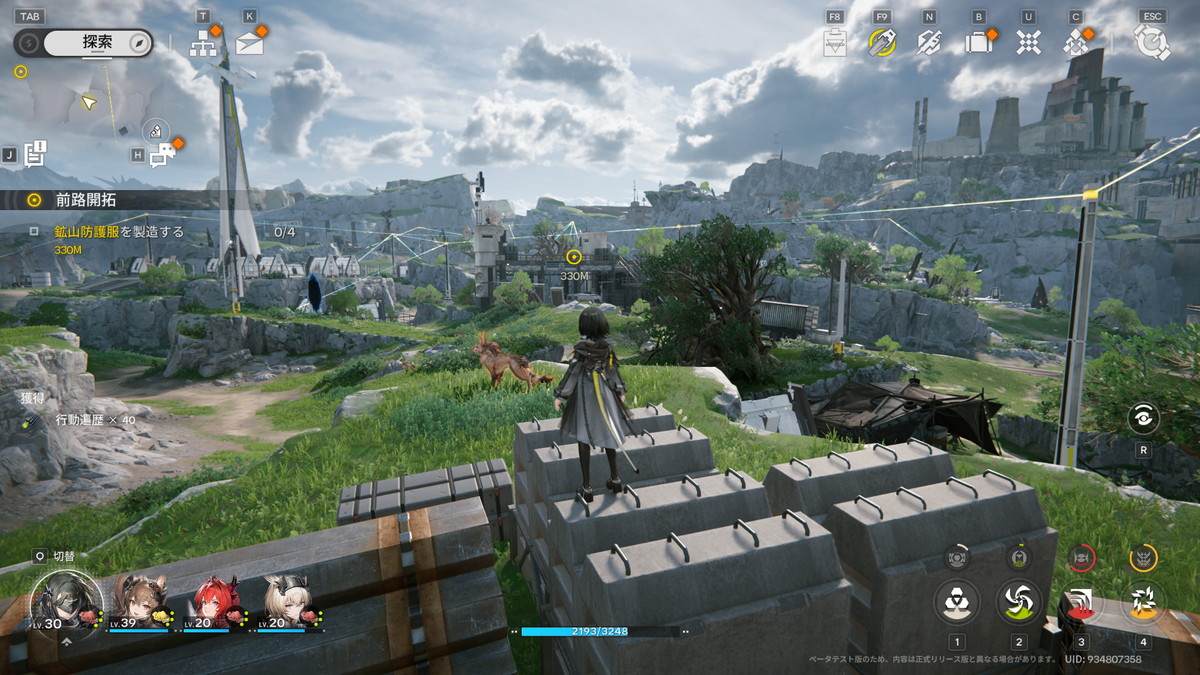Open the briefcase backpack icon
The image size is (1200, 675).
pos(977,42)
